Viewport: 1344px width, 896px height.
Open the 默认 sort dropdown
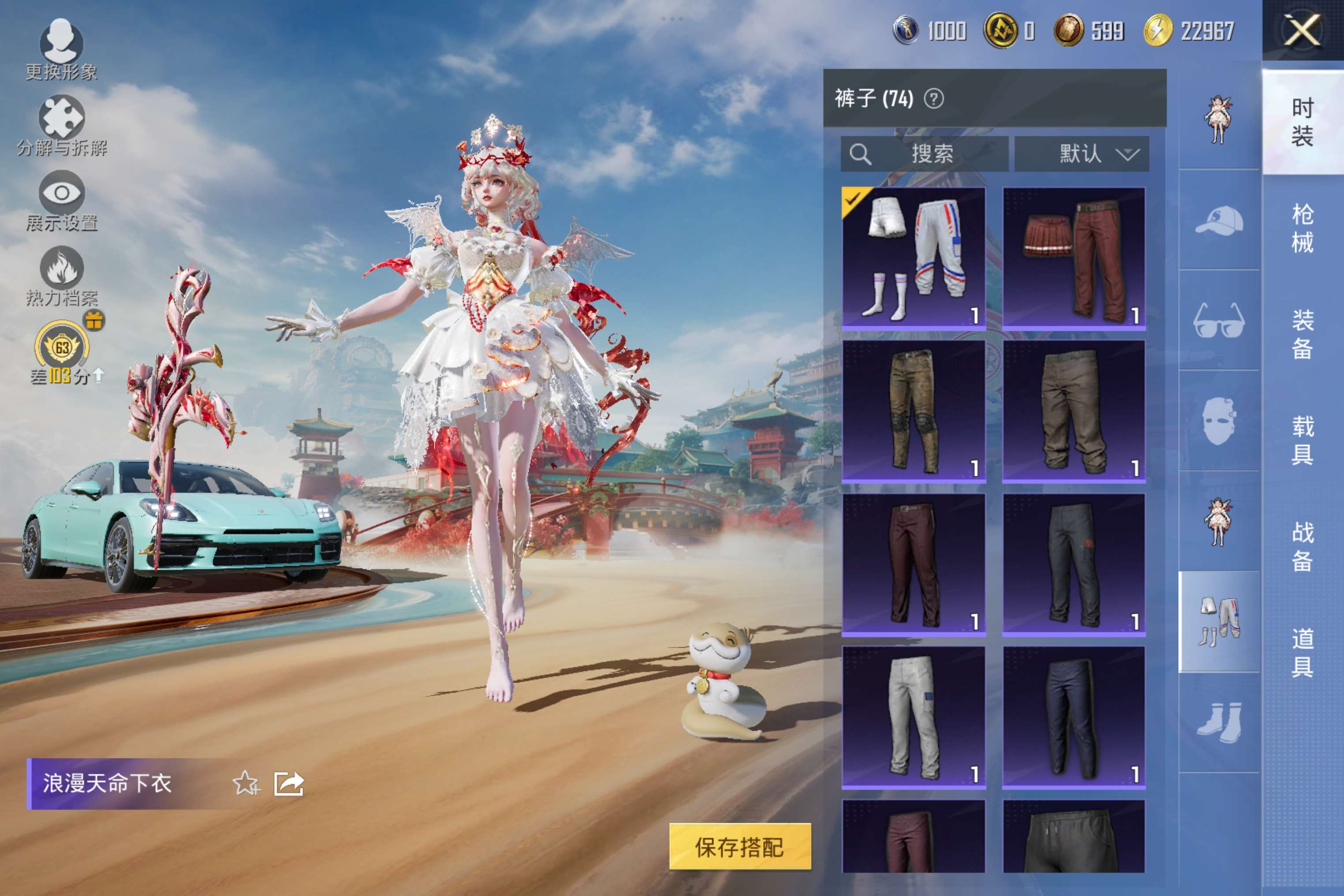pos(1081,154)
